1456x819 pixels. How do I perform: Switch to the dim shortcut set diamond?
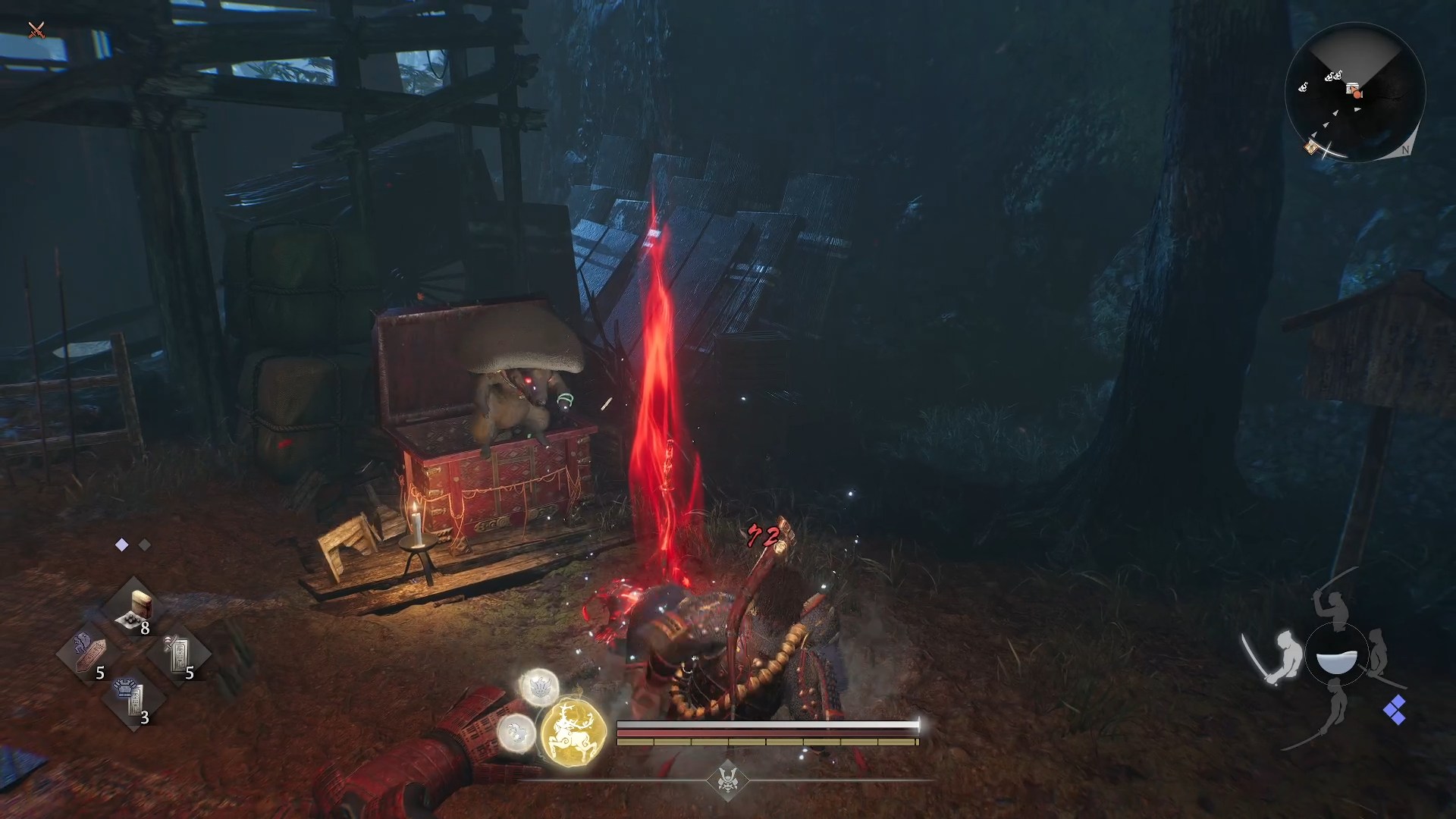[x=145, y=545]
